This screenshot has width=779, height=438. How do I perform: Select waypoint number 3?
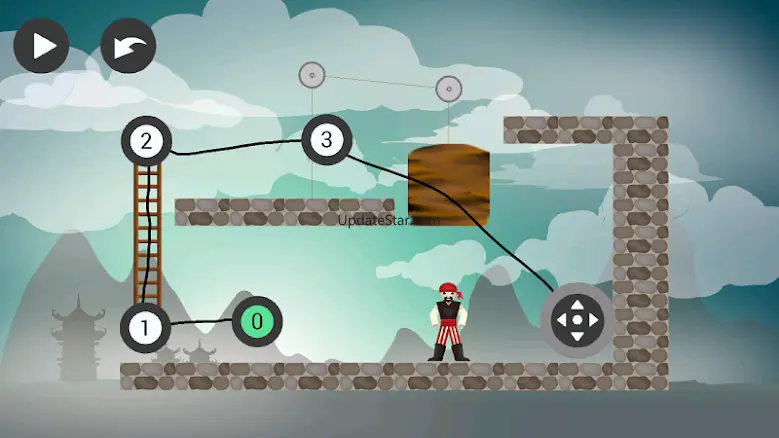coord(326,139)
